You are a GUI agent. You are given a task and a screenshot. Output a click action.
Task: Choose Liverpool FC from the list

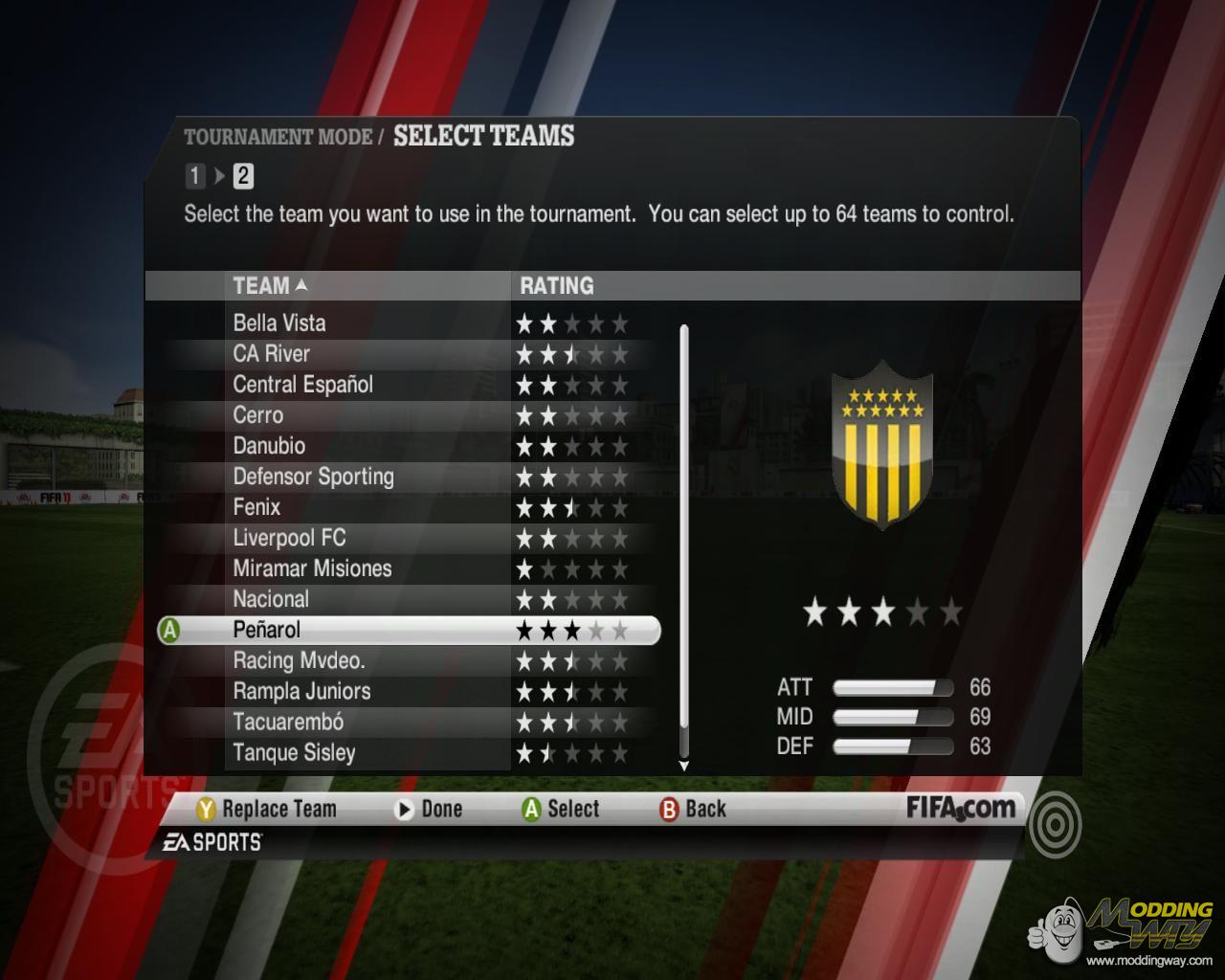click(289, 538)
